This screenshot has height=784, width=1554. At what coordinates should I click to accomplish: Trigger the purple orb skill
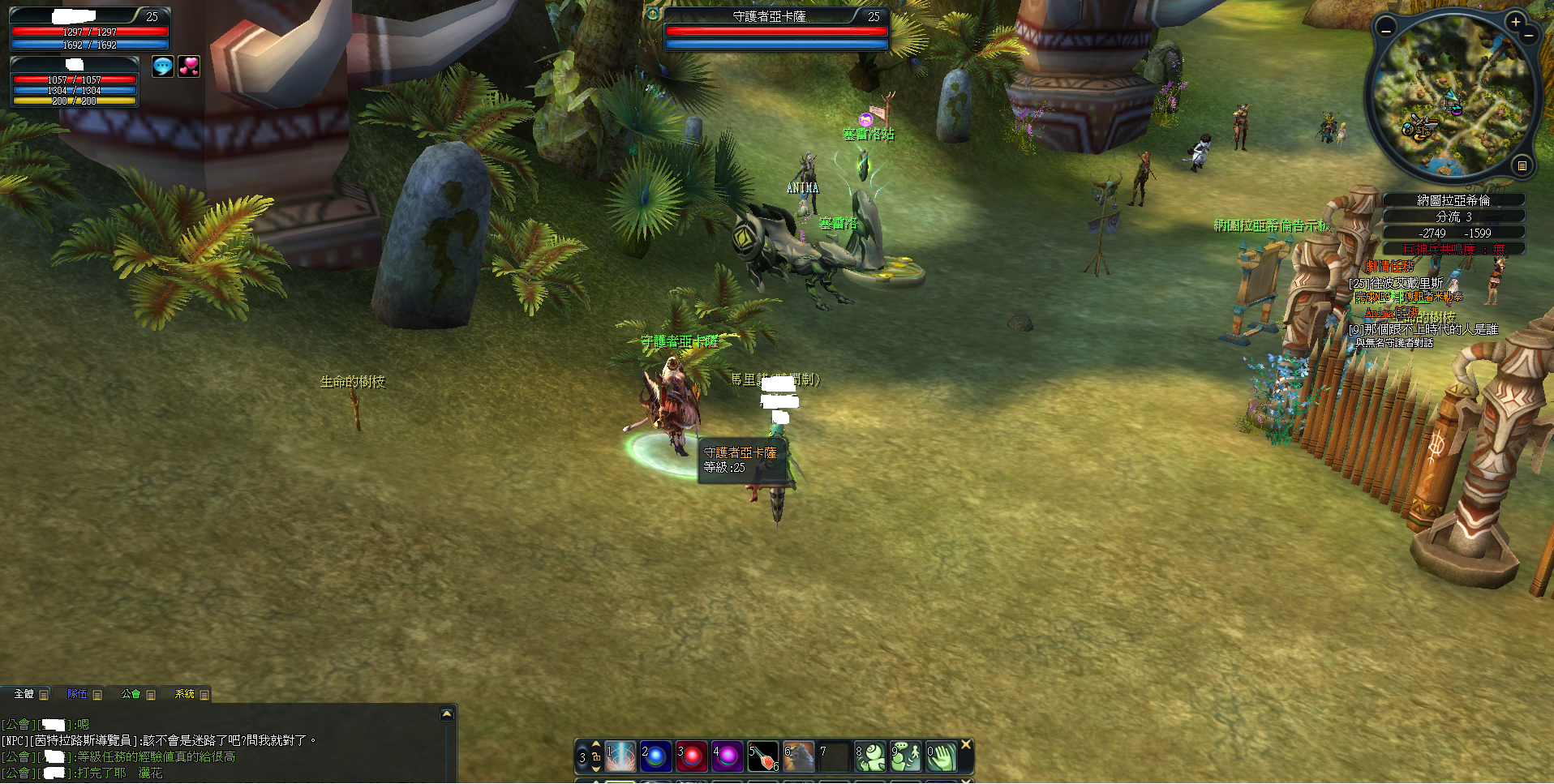(728, 756)
